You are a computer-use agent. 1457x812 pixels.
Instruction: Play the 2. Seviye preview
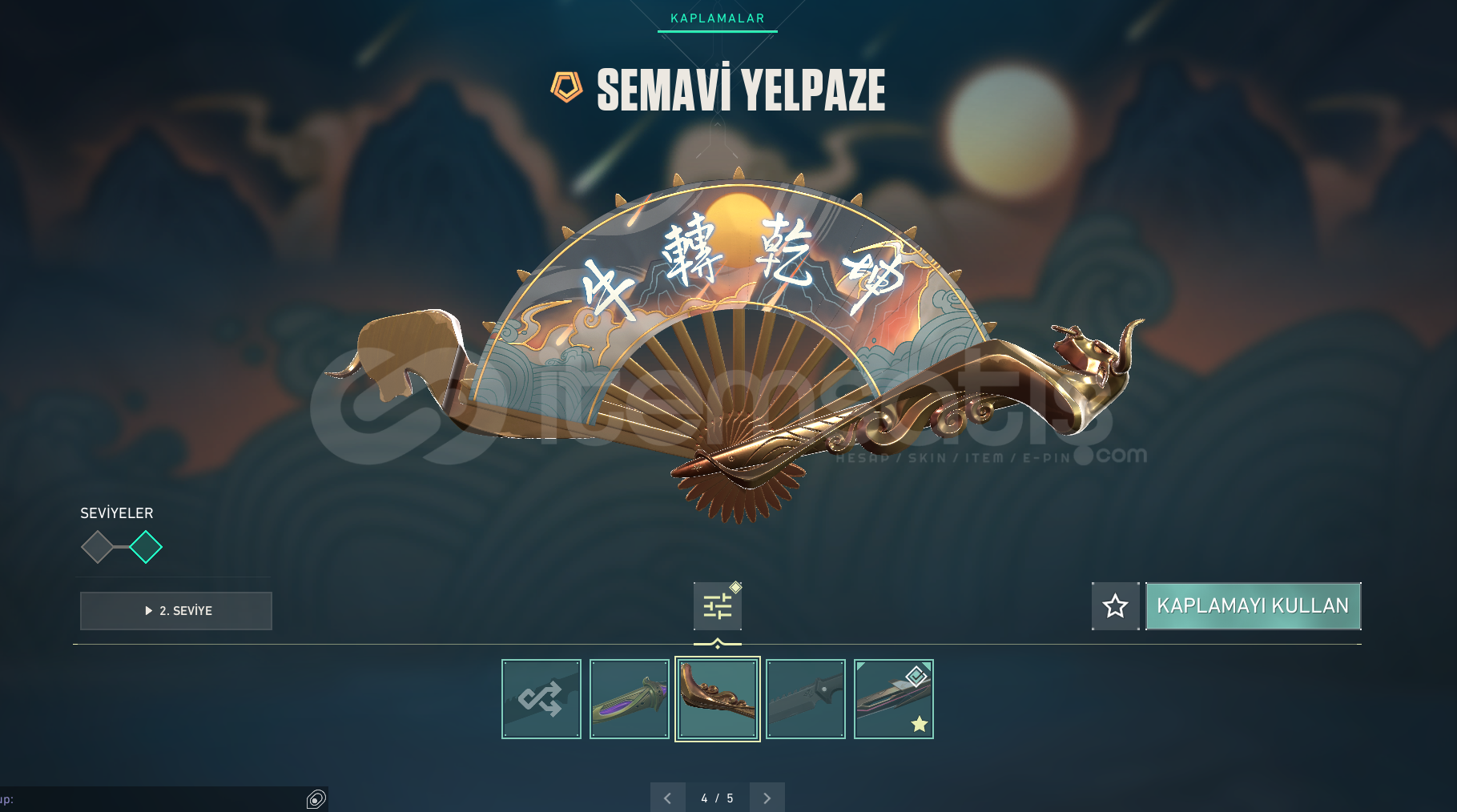pyautogui.click(x=176, y=611)
